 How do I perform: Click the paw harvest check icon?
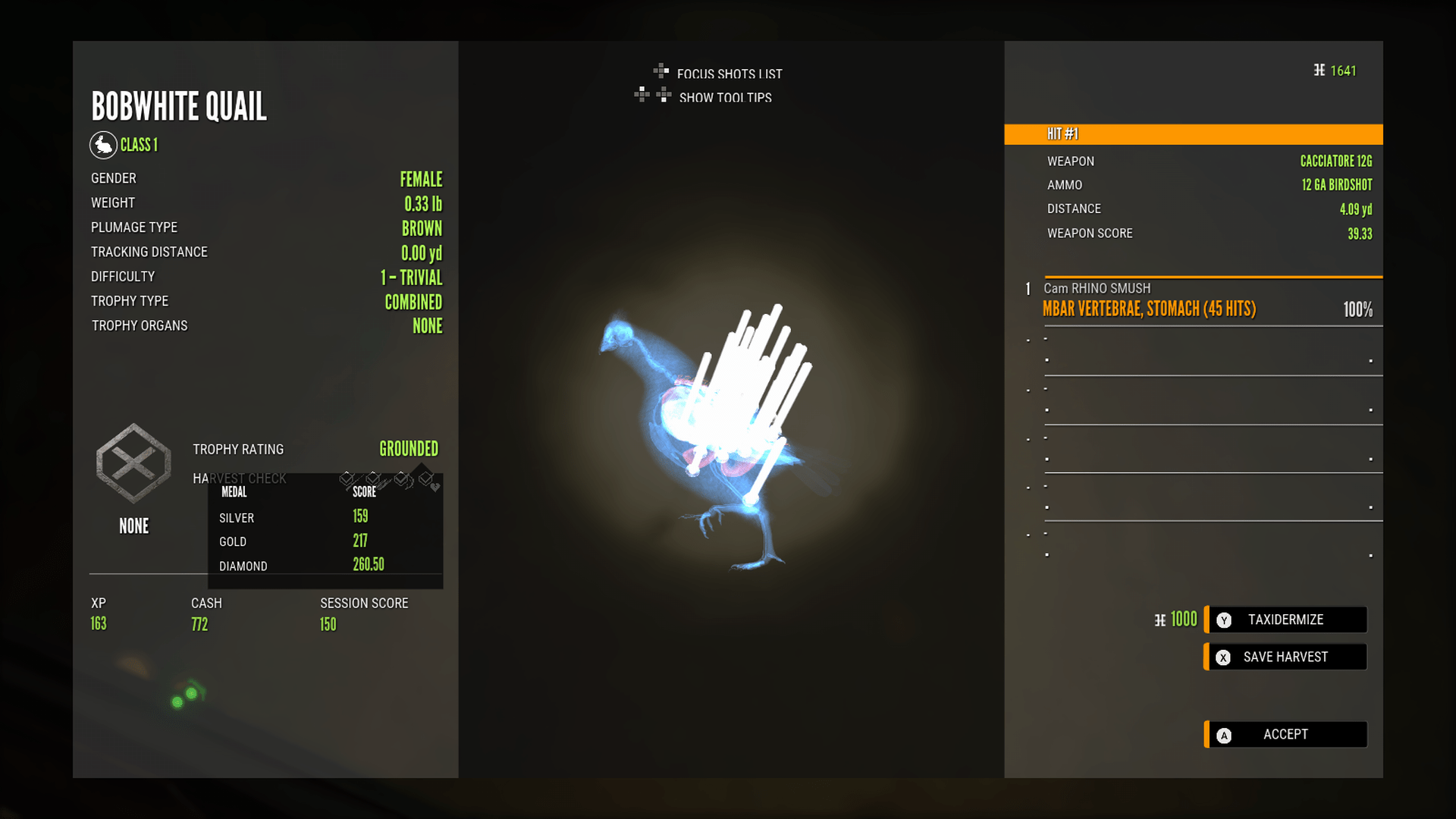tap(400, 479)
